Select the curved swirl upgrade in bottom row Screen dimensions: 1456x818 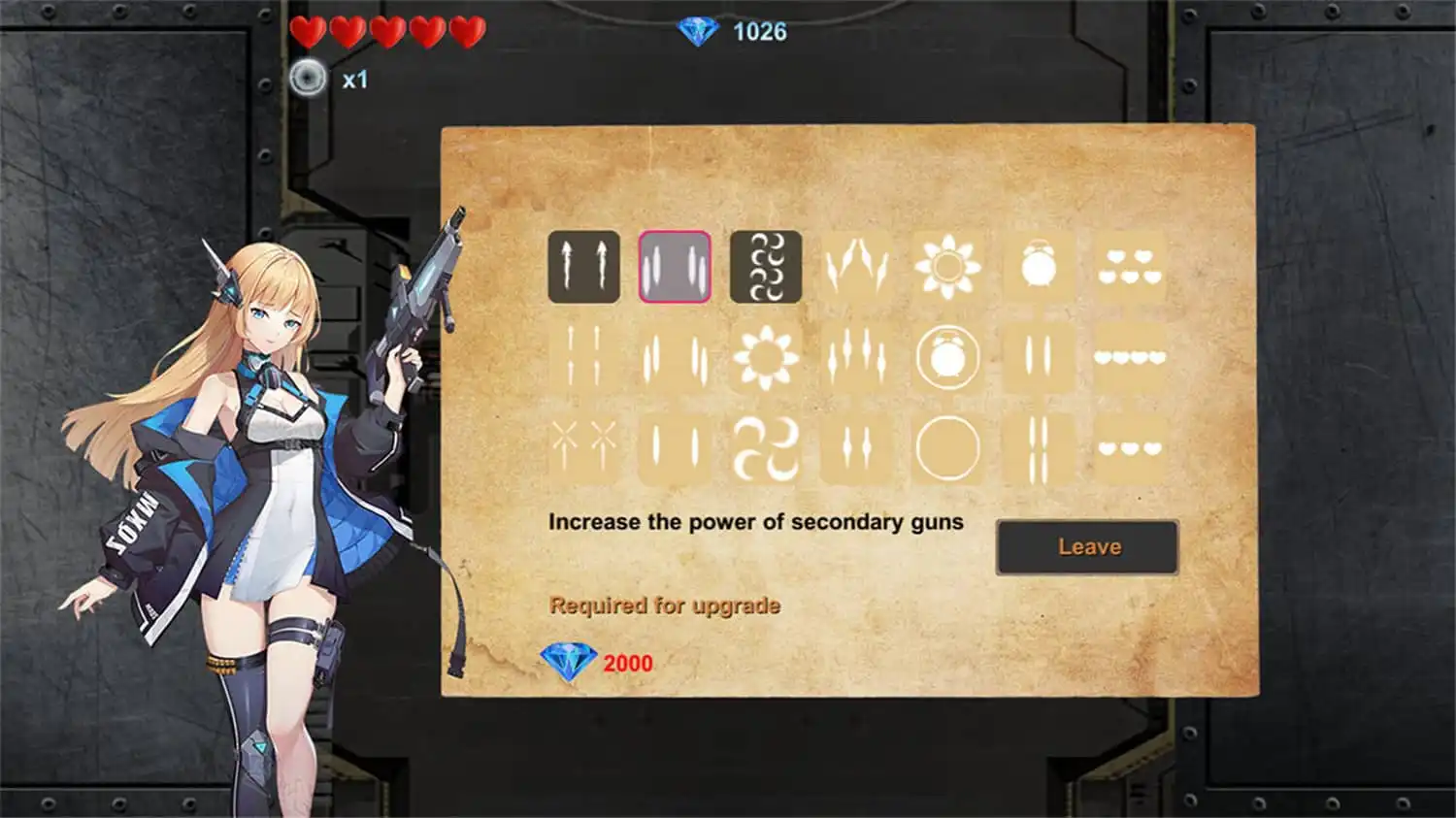pyautogui.click(x=767, y=446)
